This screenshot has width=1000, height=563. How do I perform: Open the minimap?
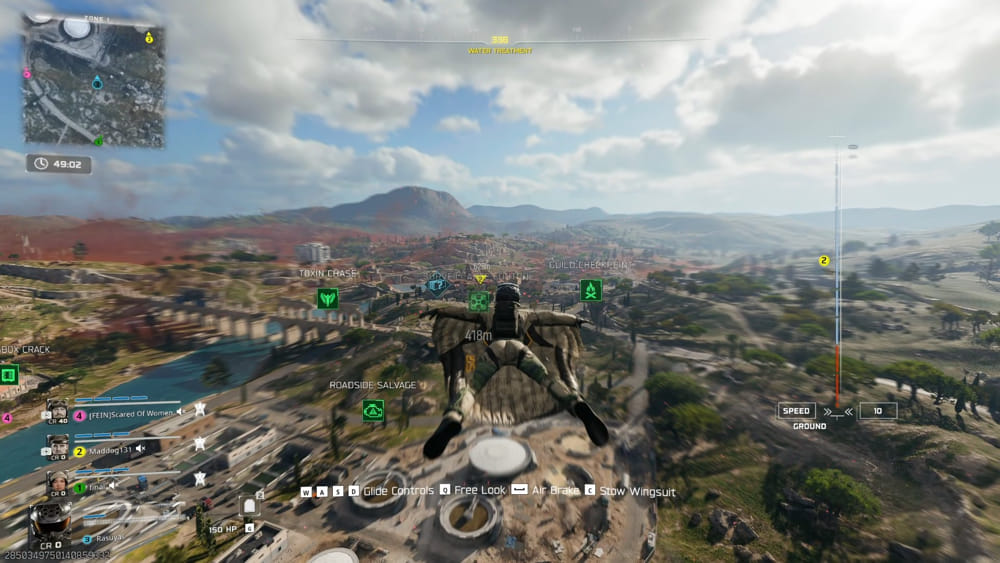94,81
